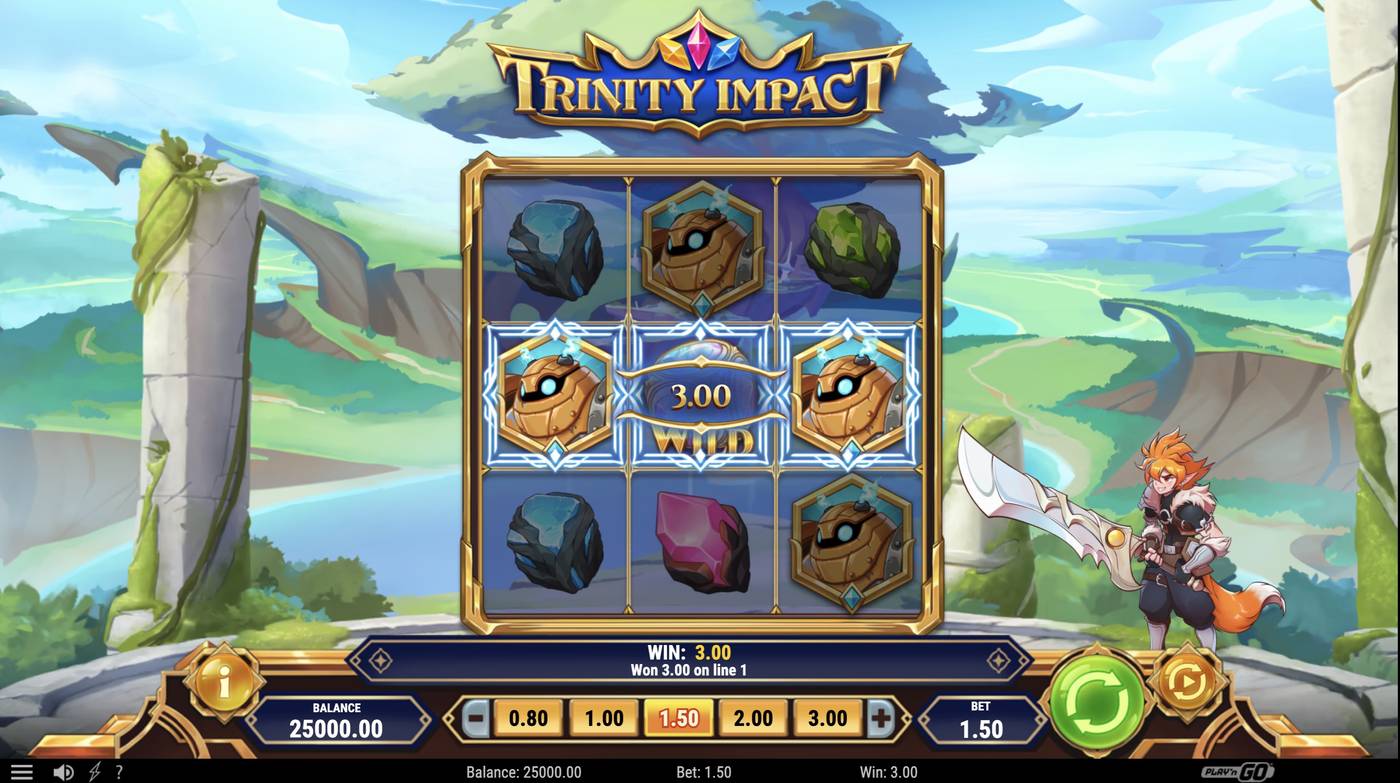The image size is (1400, 783).
Task: Switch to the 3.00 bet option
Action: [827, 718]
